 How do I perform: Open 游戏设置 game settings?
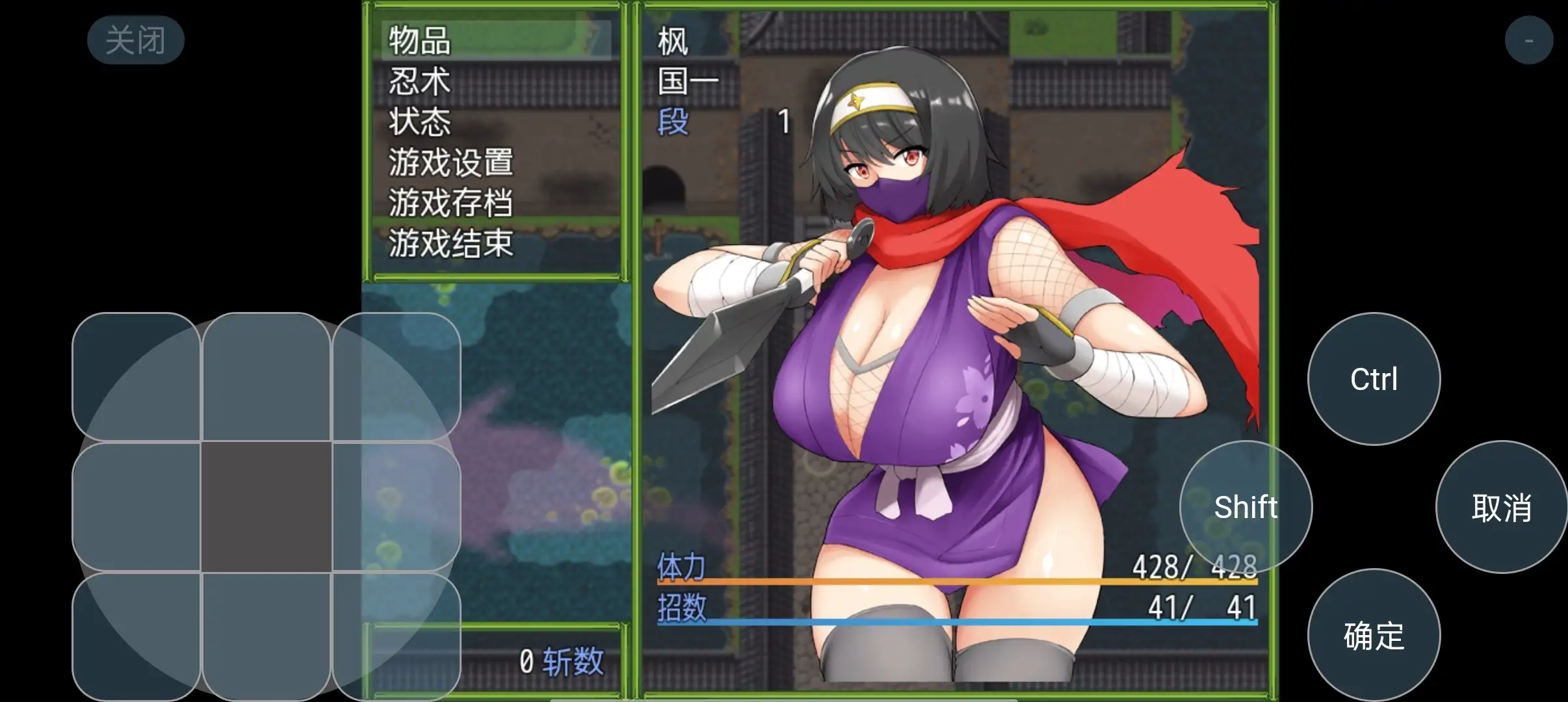450,163
